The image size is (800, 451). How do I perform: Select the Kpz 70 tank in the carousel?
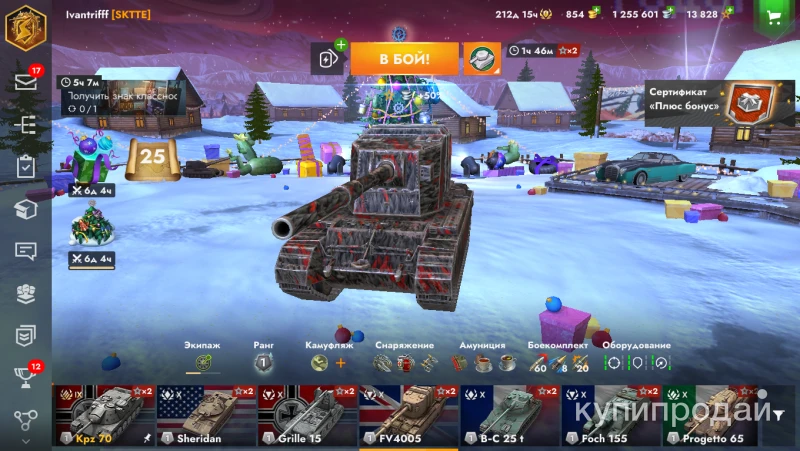(104, 415)
